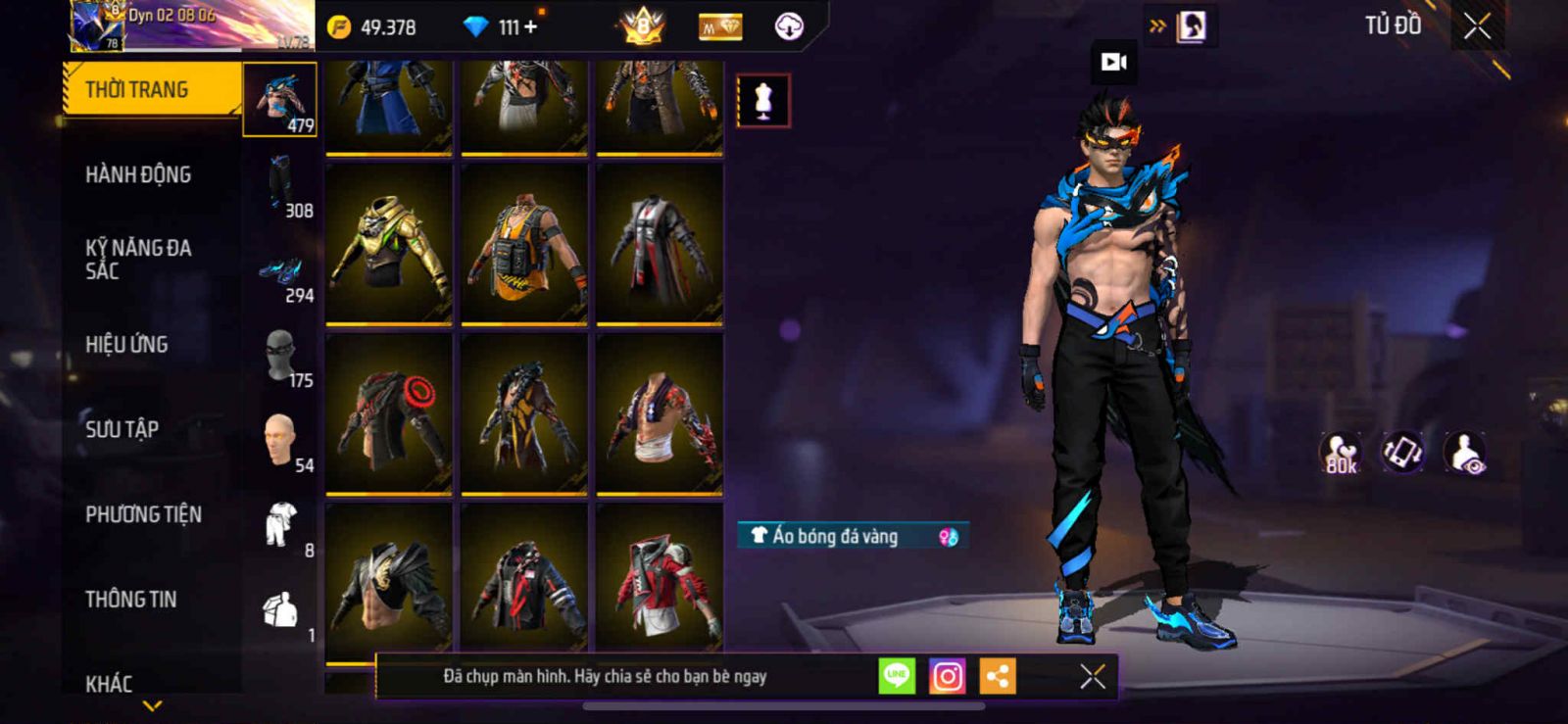Screen dimensions: 1568x724
Task: Click the mannequin outfit preset button
Action: [763, 100]
